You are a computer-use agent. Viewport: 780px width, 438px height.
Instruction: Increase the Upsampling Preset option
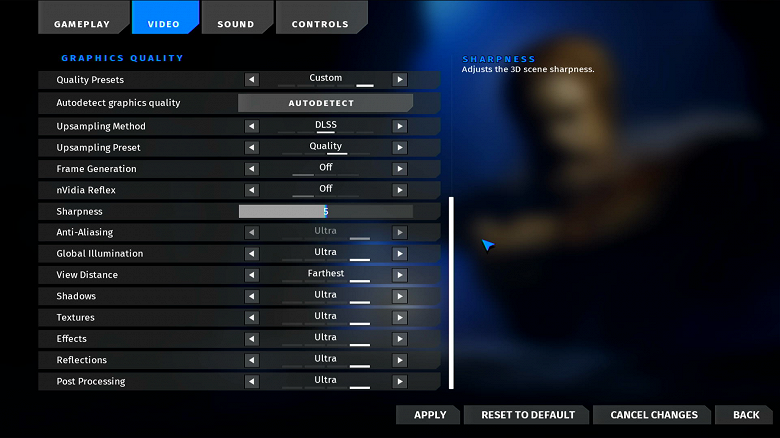(399, 147)
